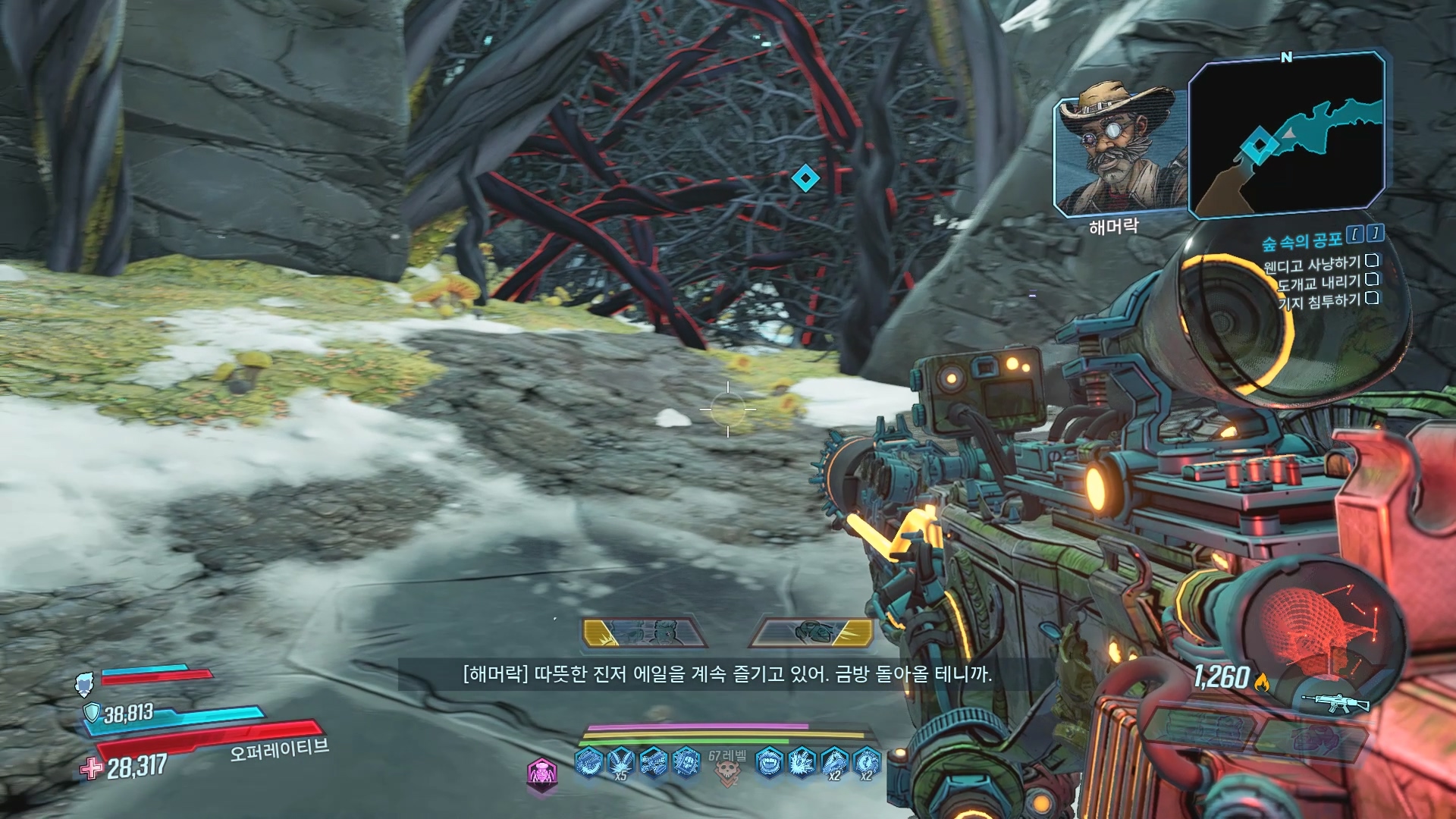Select the 도개교 내리기 objective
The height and width of the screenshot is (819, 1456).
coord(1319,283)
